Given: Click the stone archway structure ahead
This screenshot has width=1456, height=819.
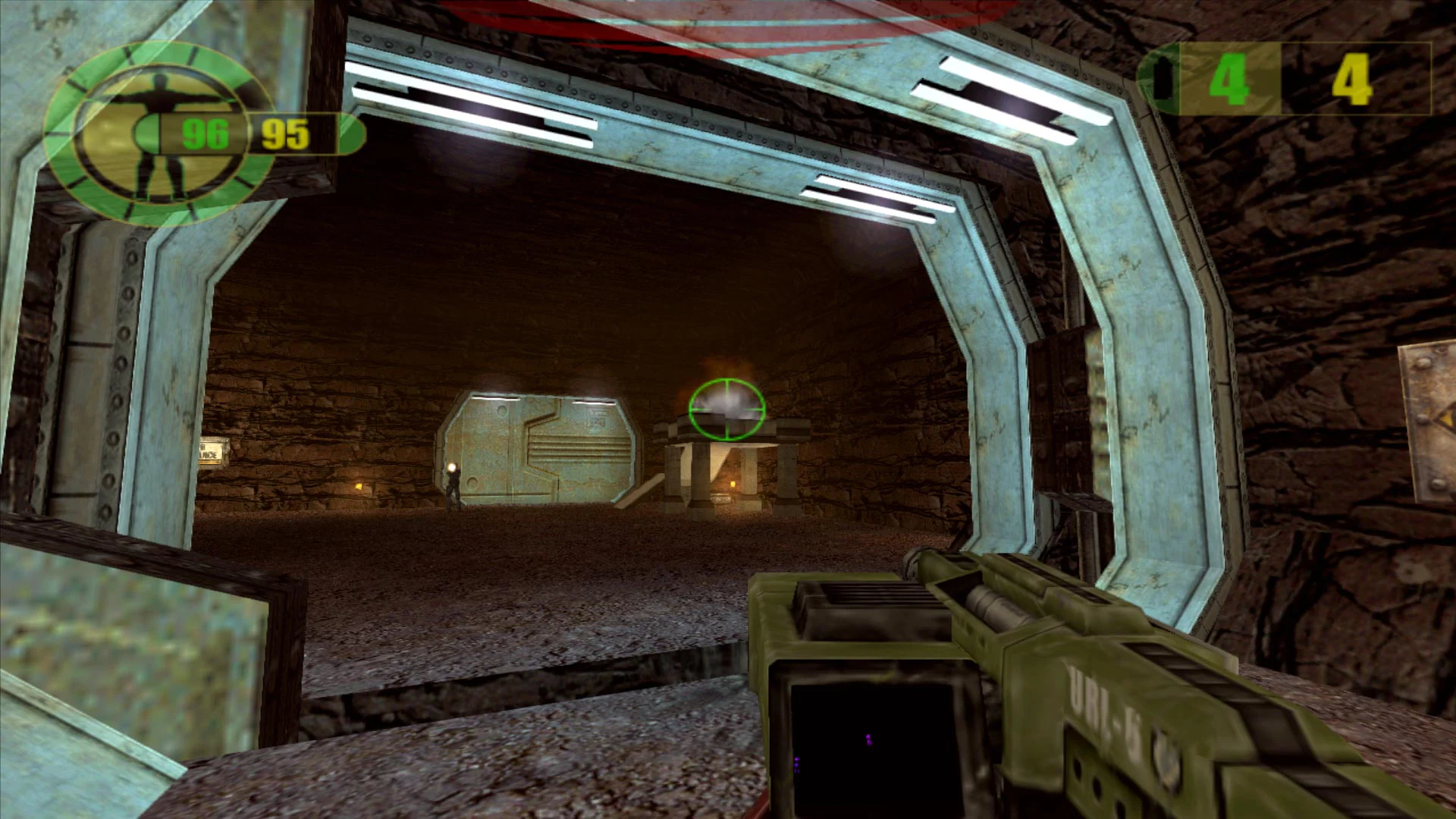Looking at the screenshot, I should pyautogui.click(x=724, y=470).
